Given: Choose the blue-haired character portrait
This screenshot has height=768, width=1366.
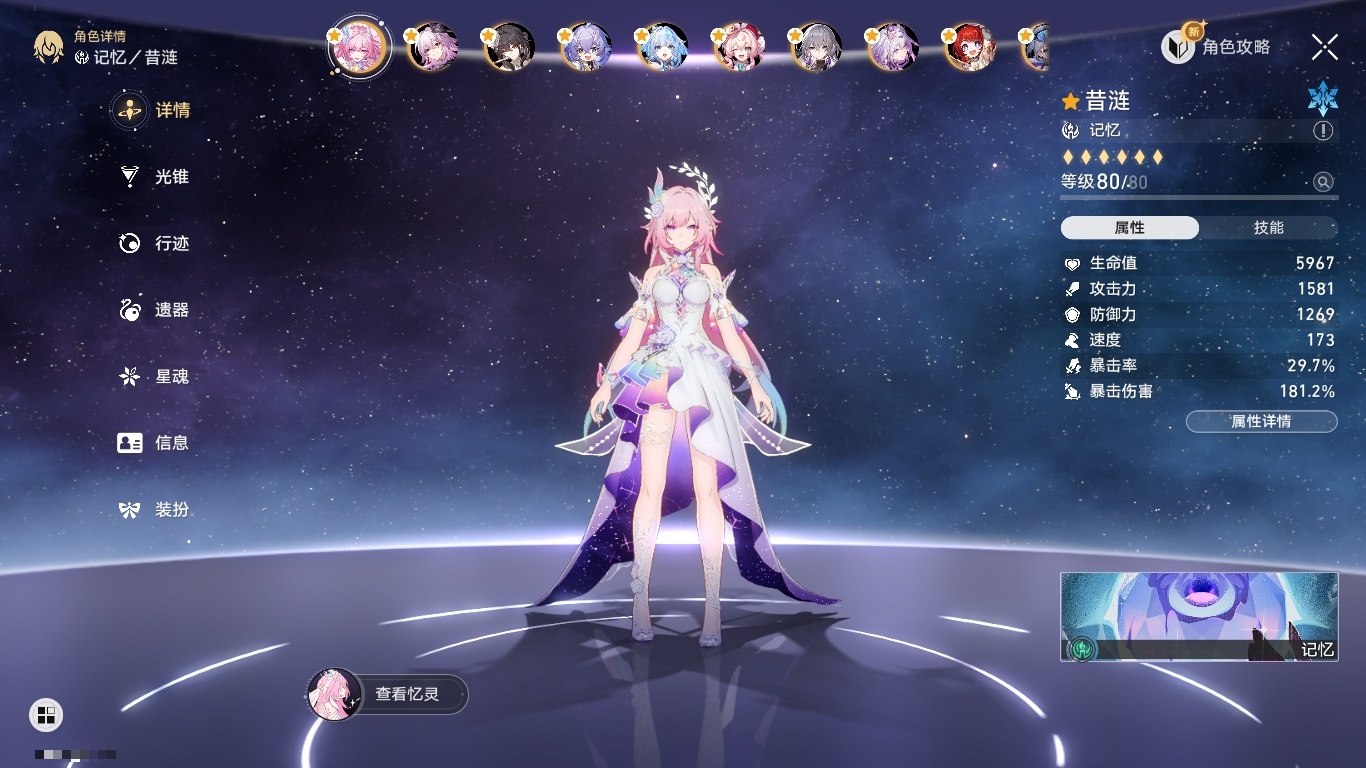Looking at the screenshot, I should click(662, 48).
